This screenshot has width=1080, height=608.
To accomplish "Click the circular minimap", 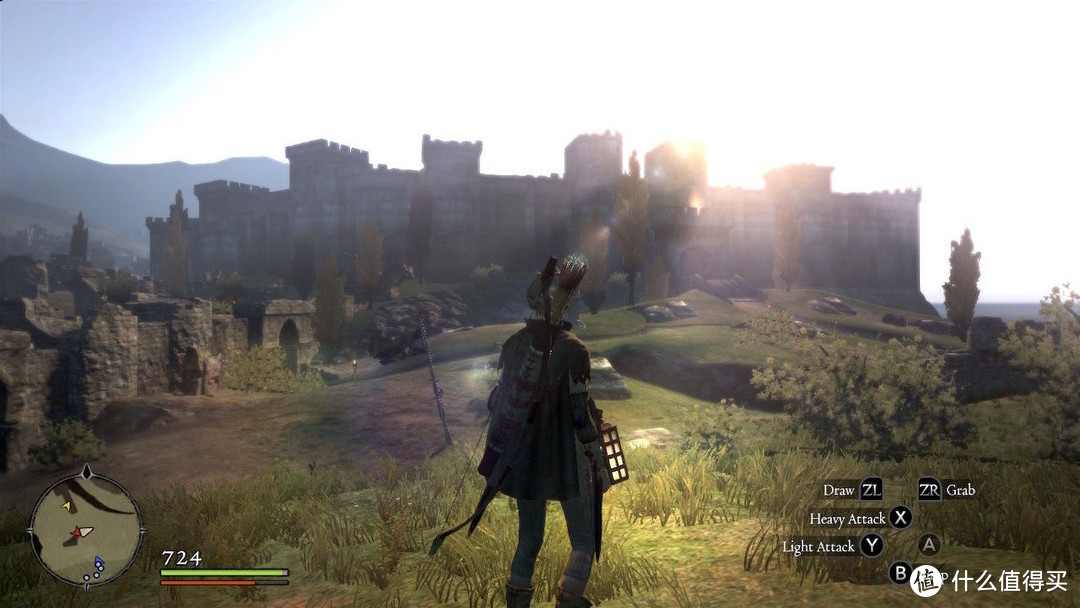I will pyautogui.click(x=86, y=529).
